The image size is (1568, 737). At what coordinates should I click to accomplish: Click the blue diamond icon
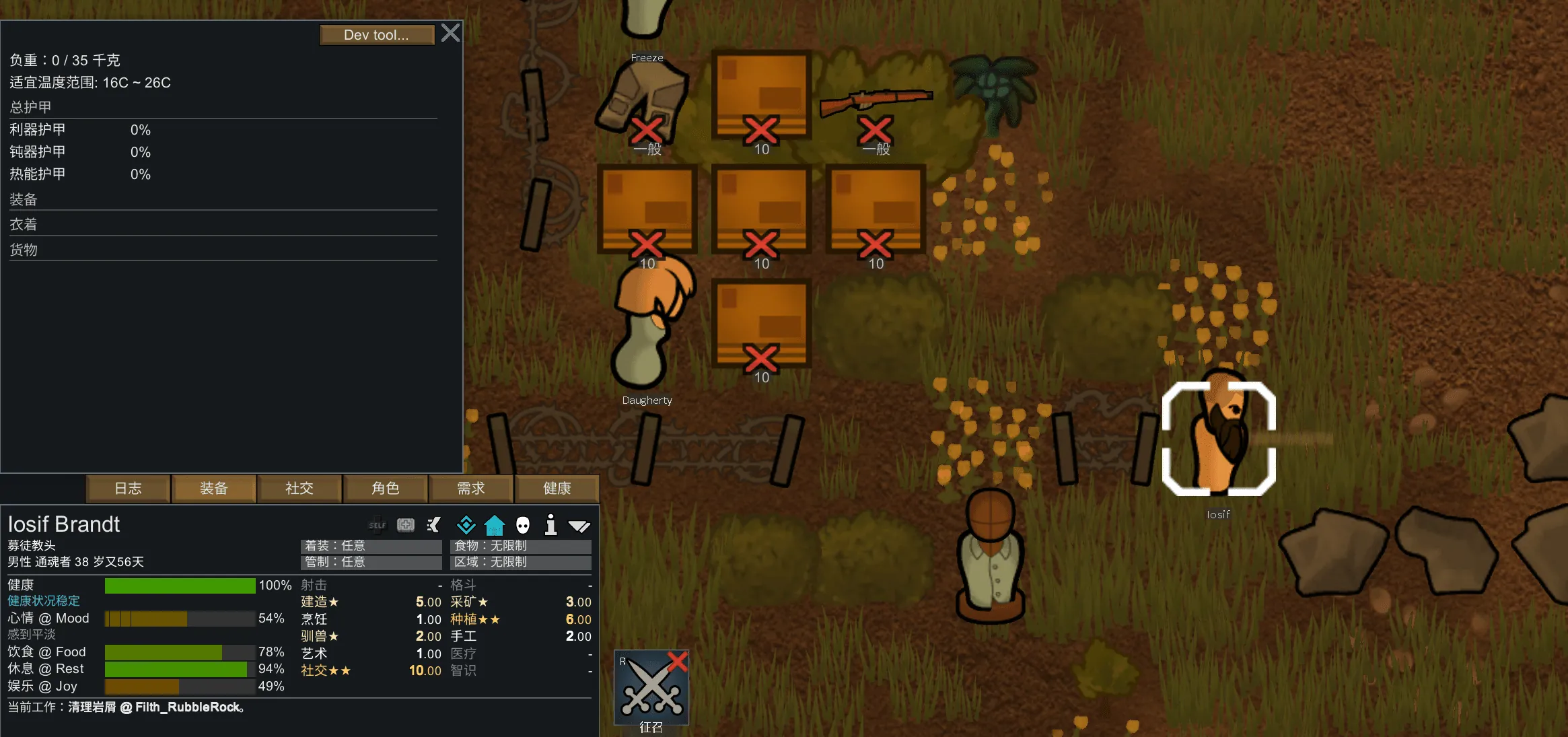(466, 525)
